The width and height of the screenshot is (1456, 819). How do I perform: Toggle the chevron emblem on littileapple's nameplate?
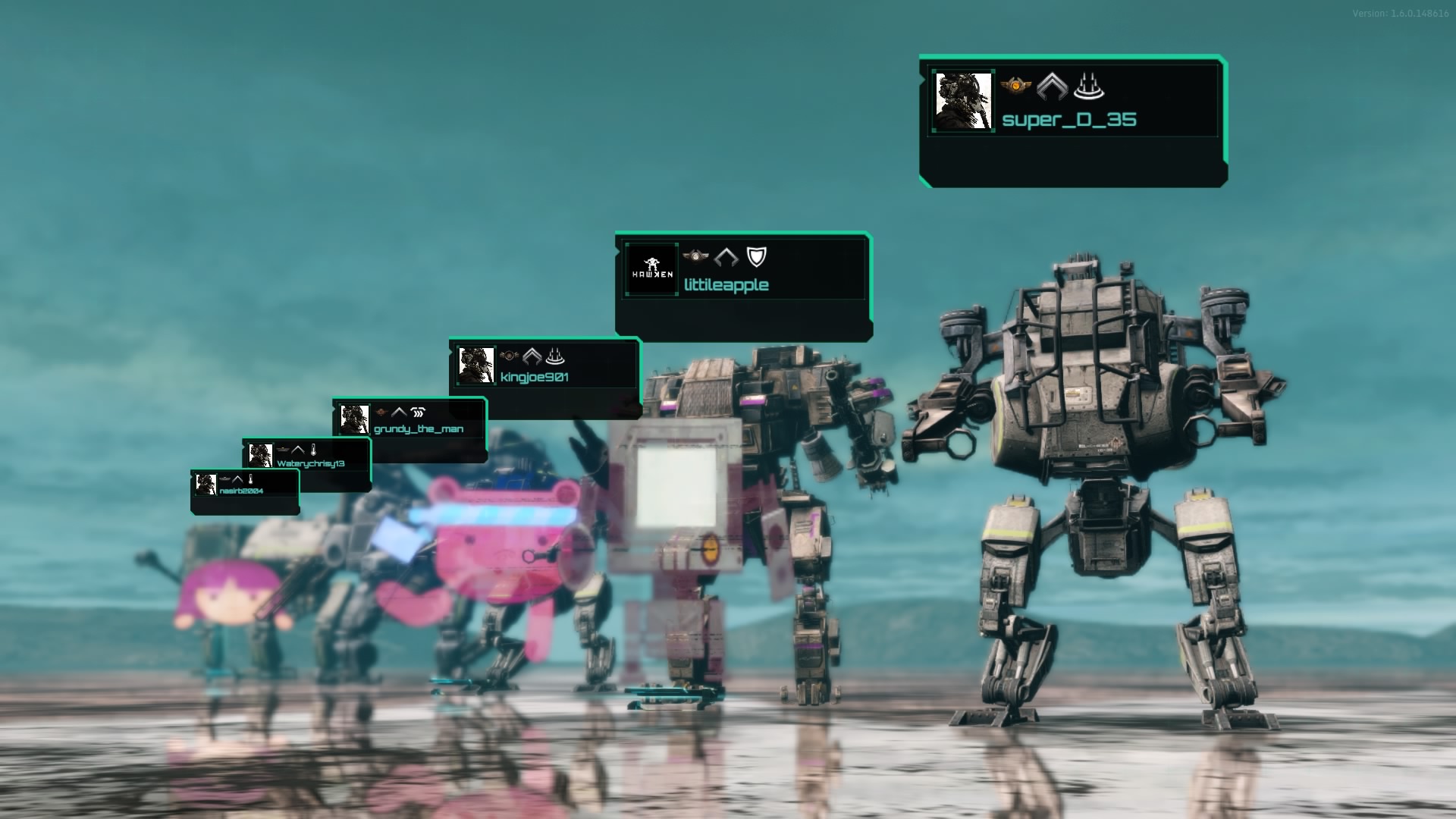726,256
